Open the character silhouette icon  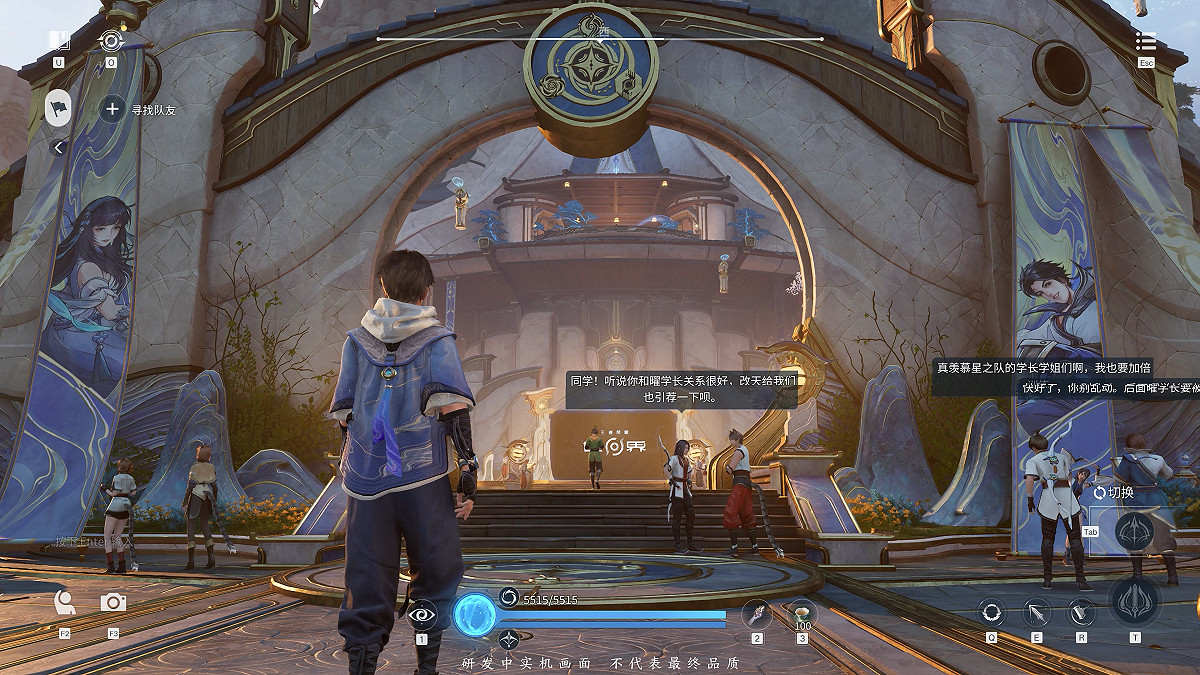point(65,602)
